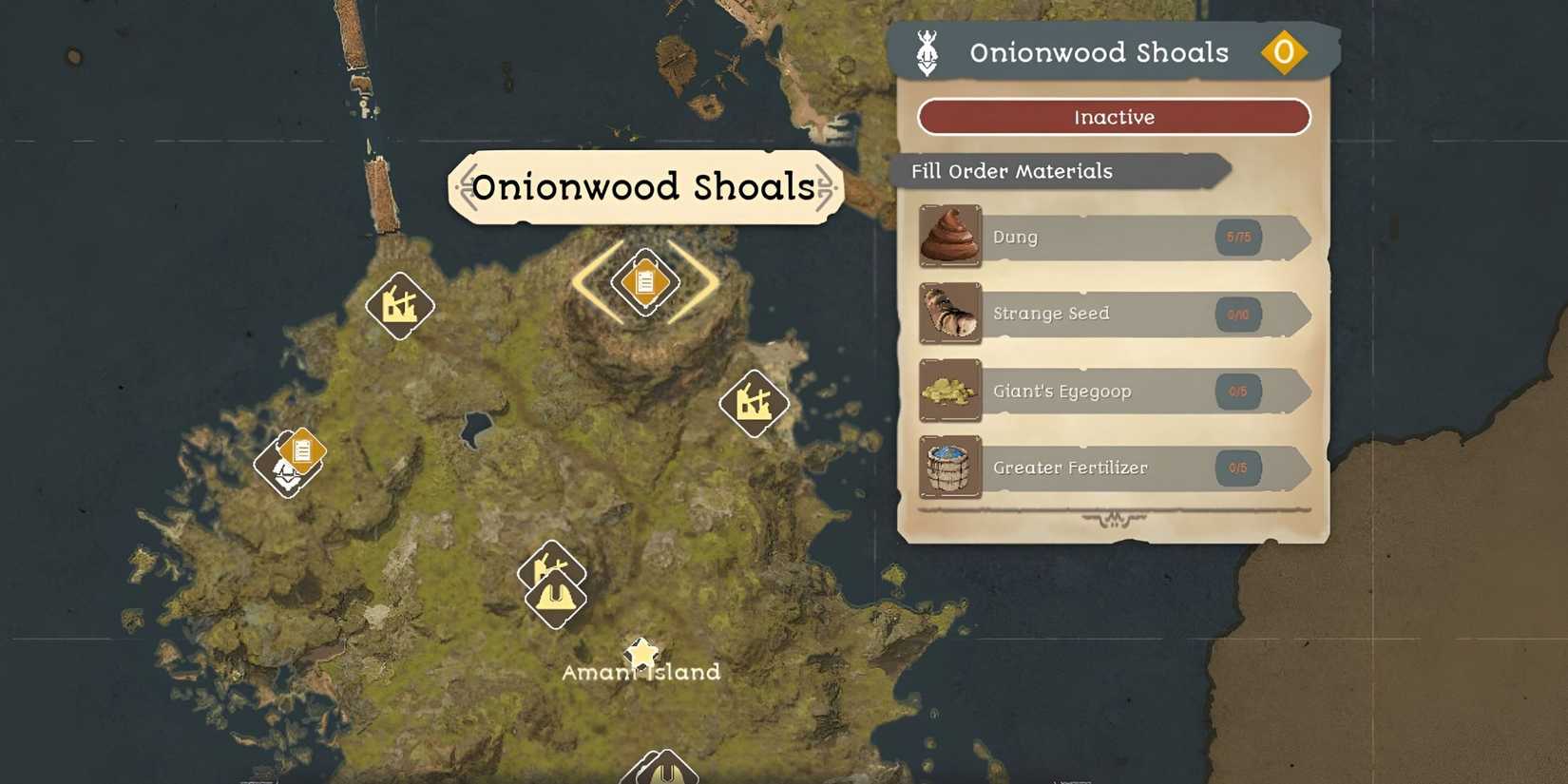Click the Giant's Eyegoop item icon

948,391
